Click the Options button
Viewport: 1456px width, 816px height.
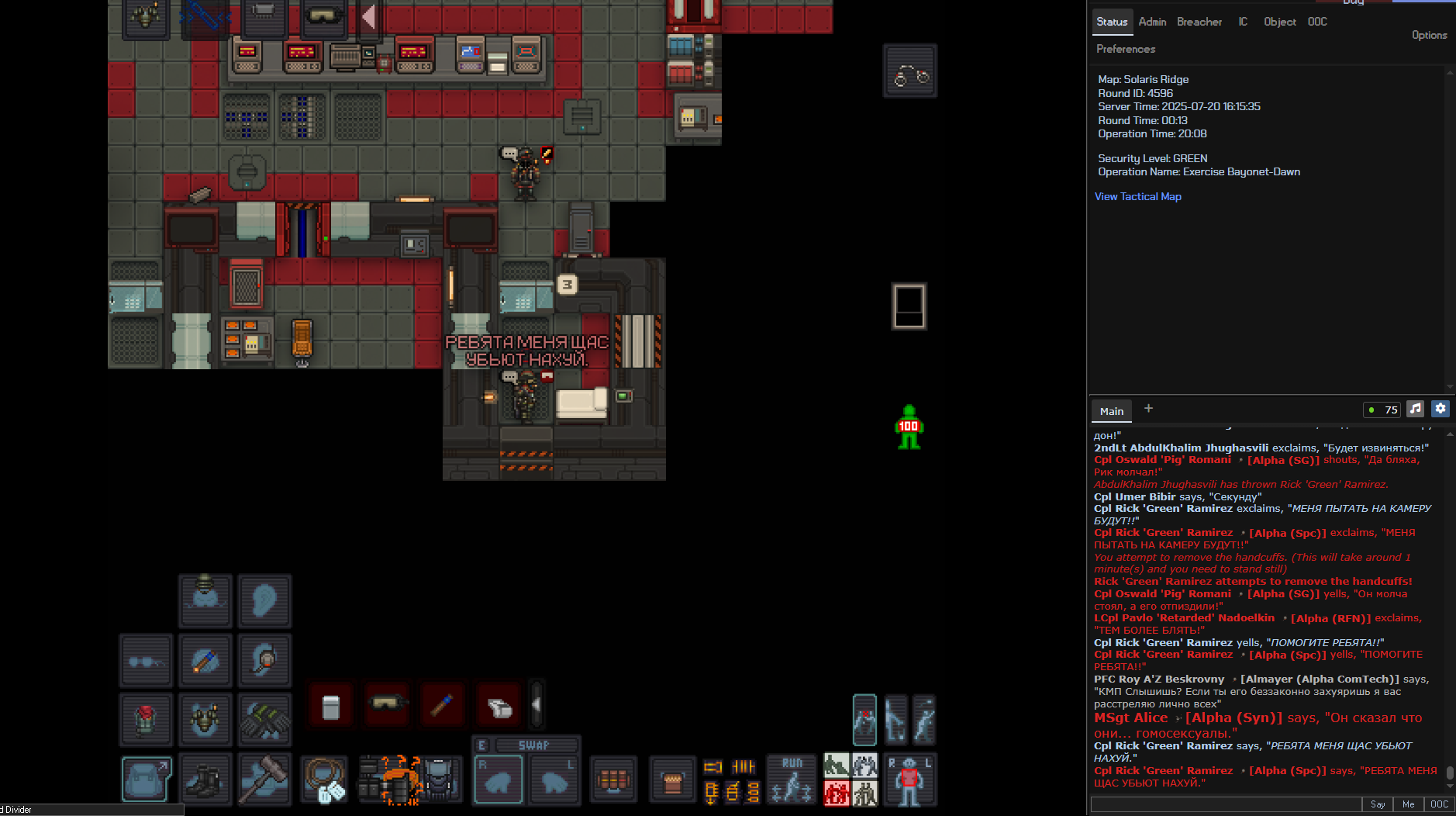point(1429,35)
